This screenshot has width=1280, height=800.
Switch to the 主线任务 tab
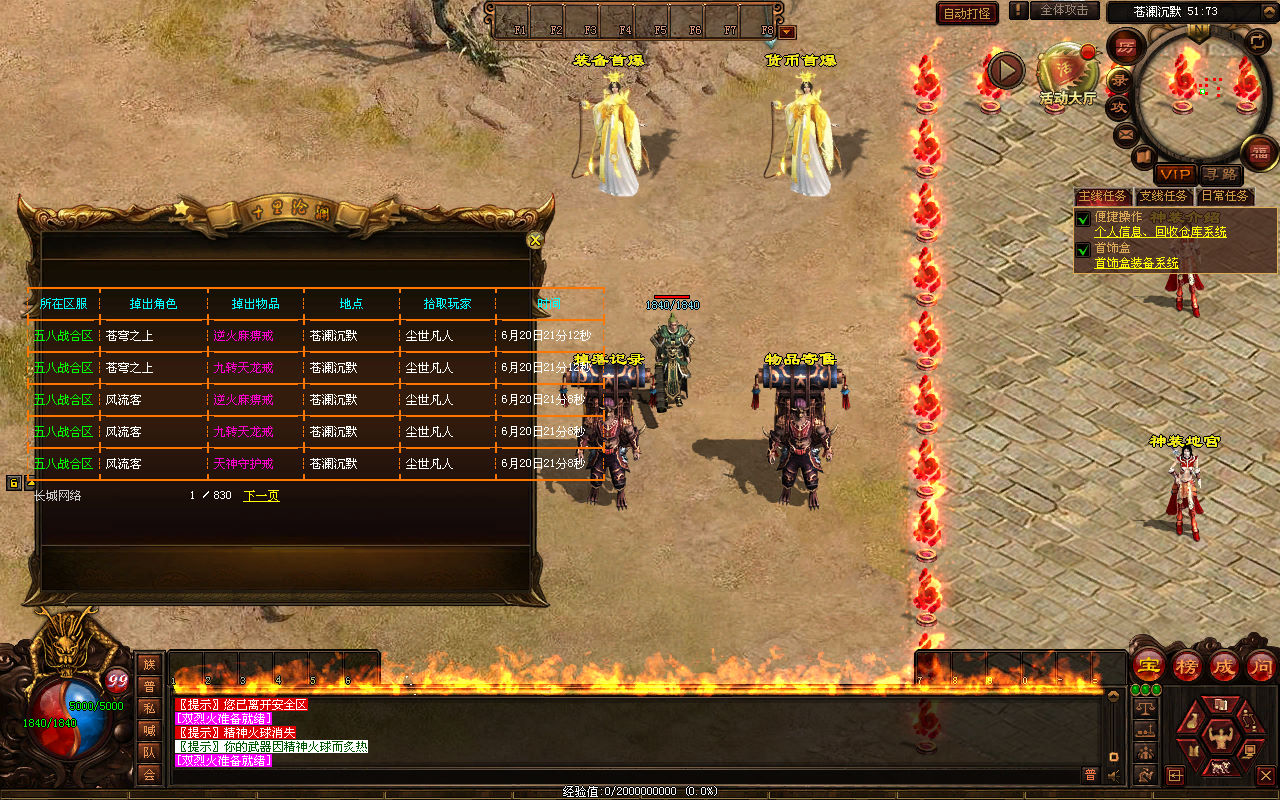coord(1102,196)
